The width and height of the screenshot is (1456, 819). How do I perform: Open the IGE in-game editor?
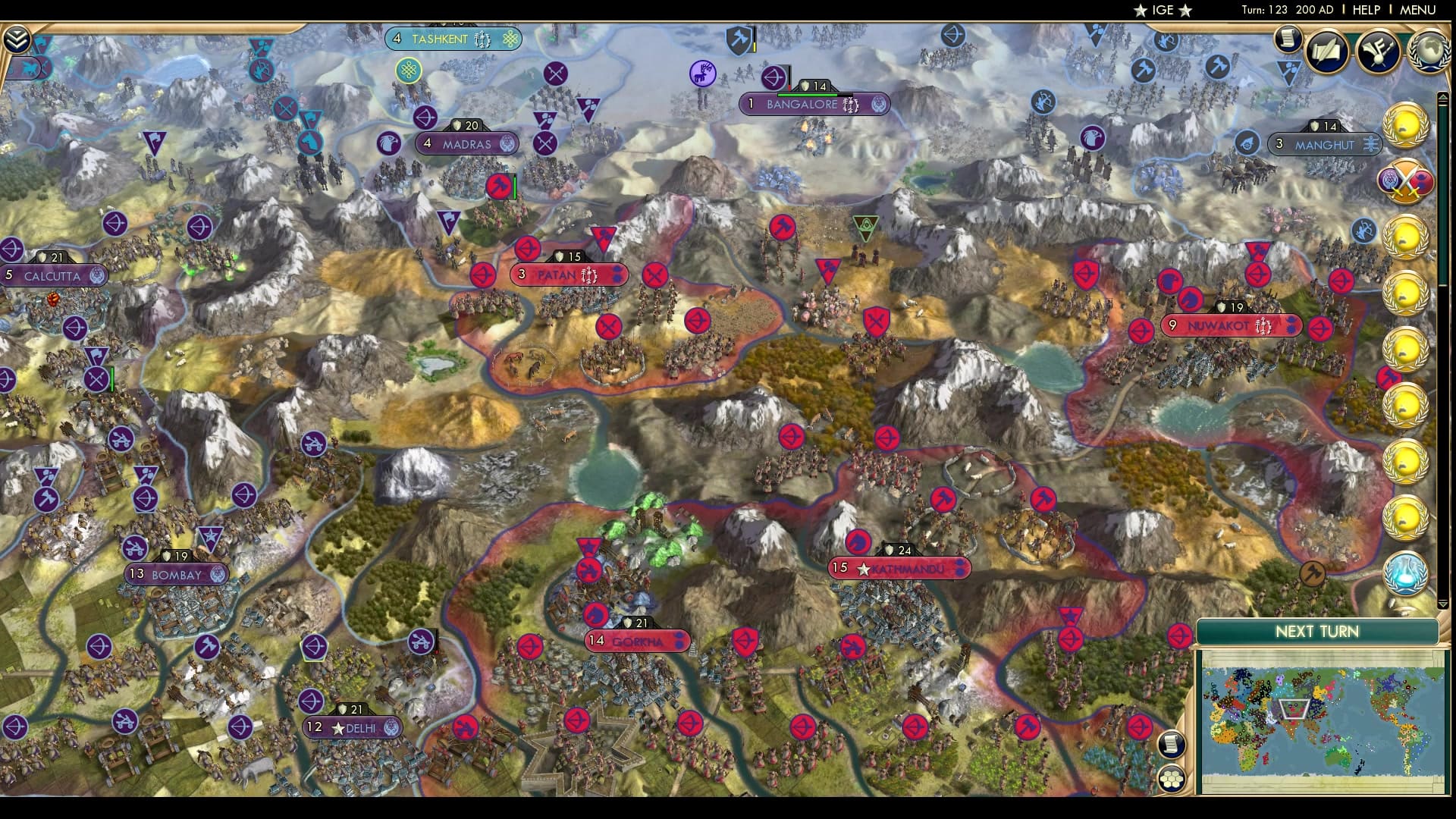pyautogui.click(x=1163, y=10)
